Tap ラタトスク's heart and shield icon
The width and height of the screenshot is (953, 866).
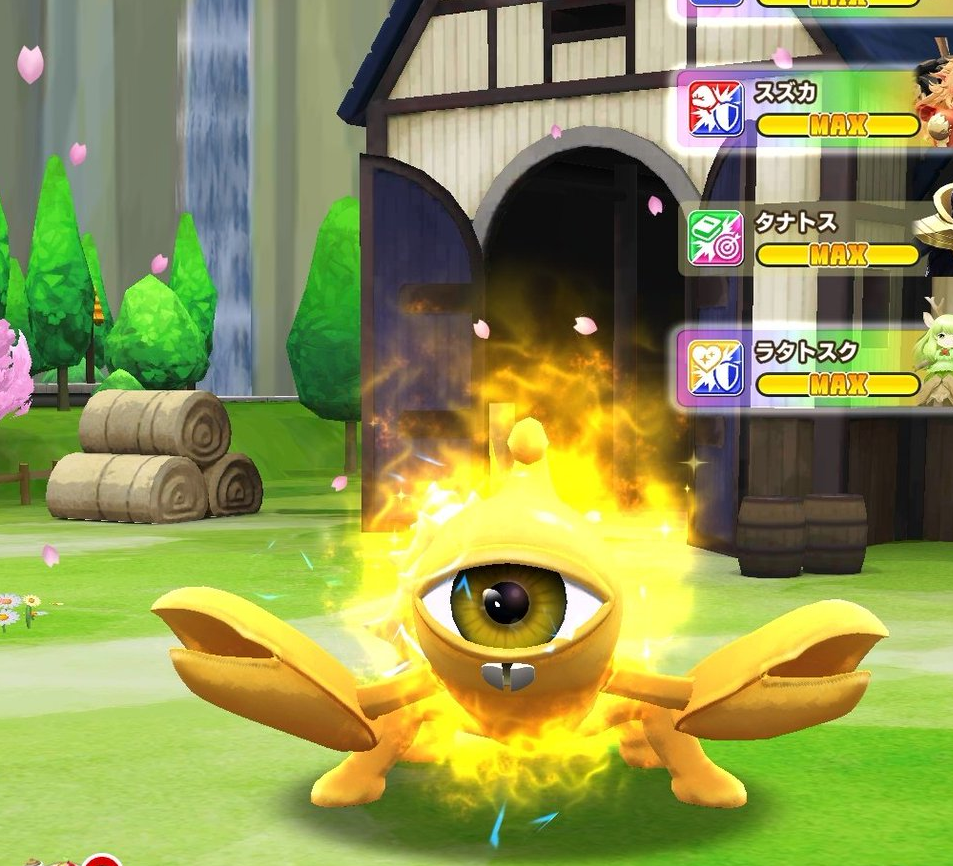[x=716, y=368]
